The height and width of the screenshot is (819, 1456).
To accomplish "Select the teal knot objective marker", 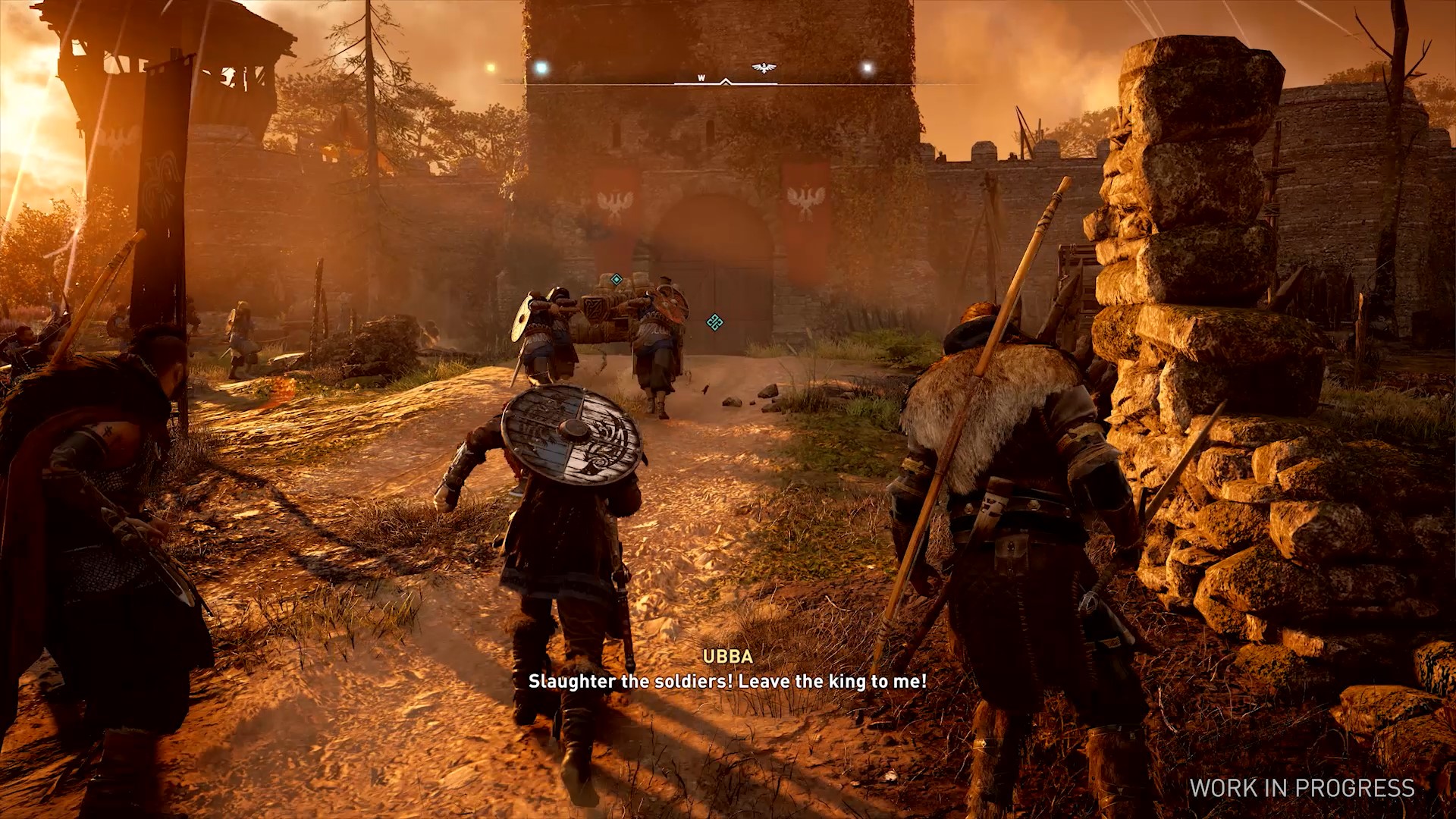I will 714,322.
